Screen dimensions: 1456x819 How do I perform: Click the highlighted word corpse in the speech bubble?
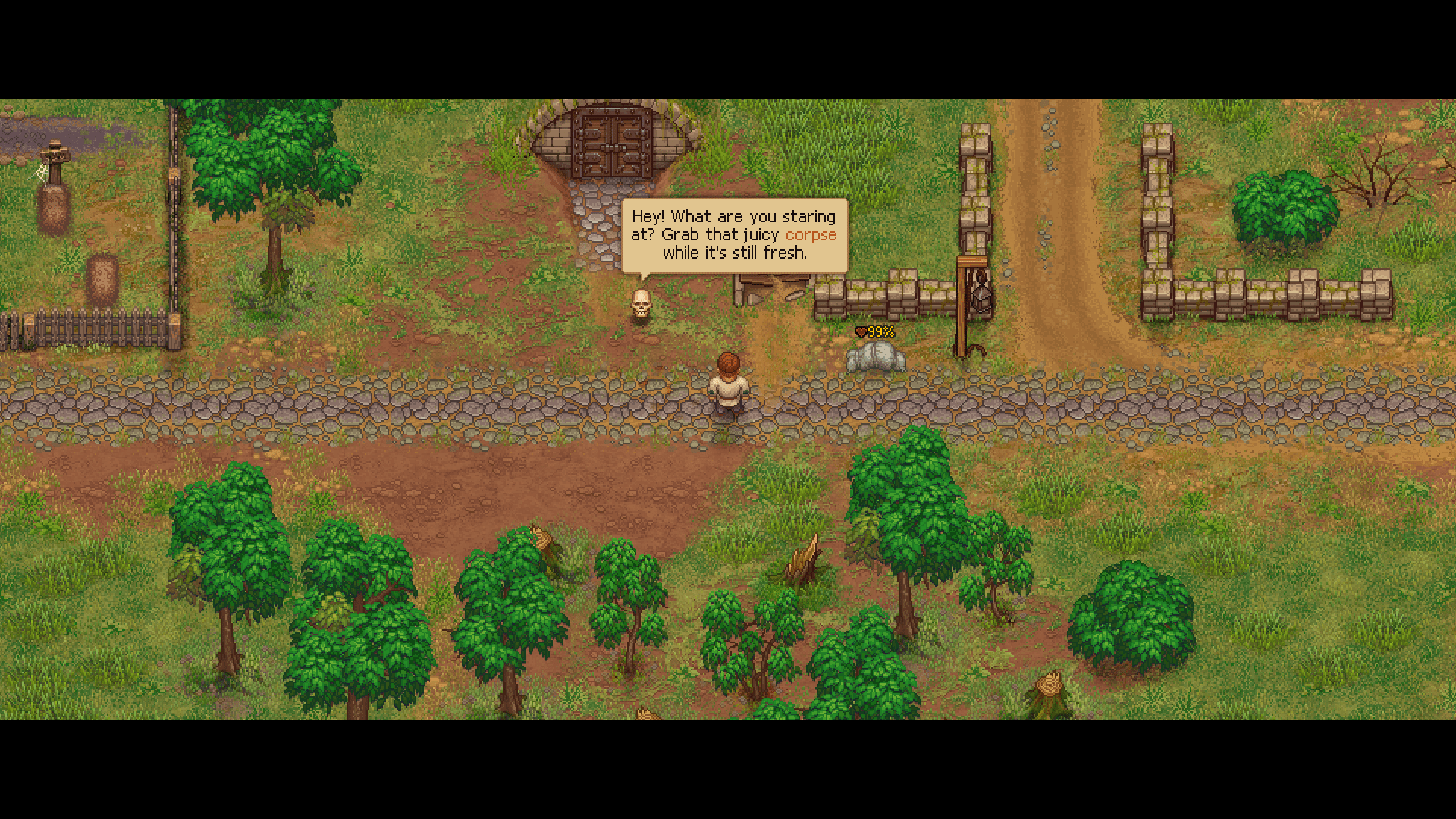click(x=810, y=235)
